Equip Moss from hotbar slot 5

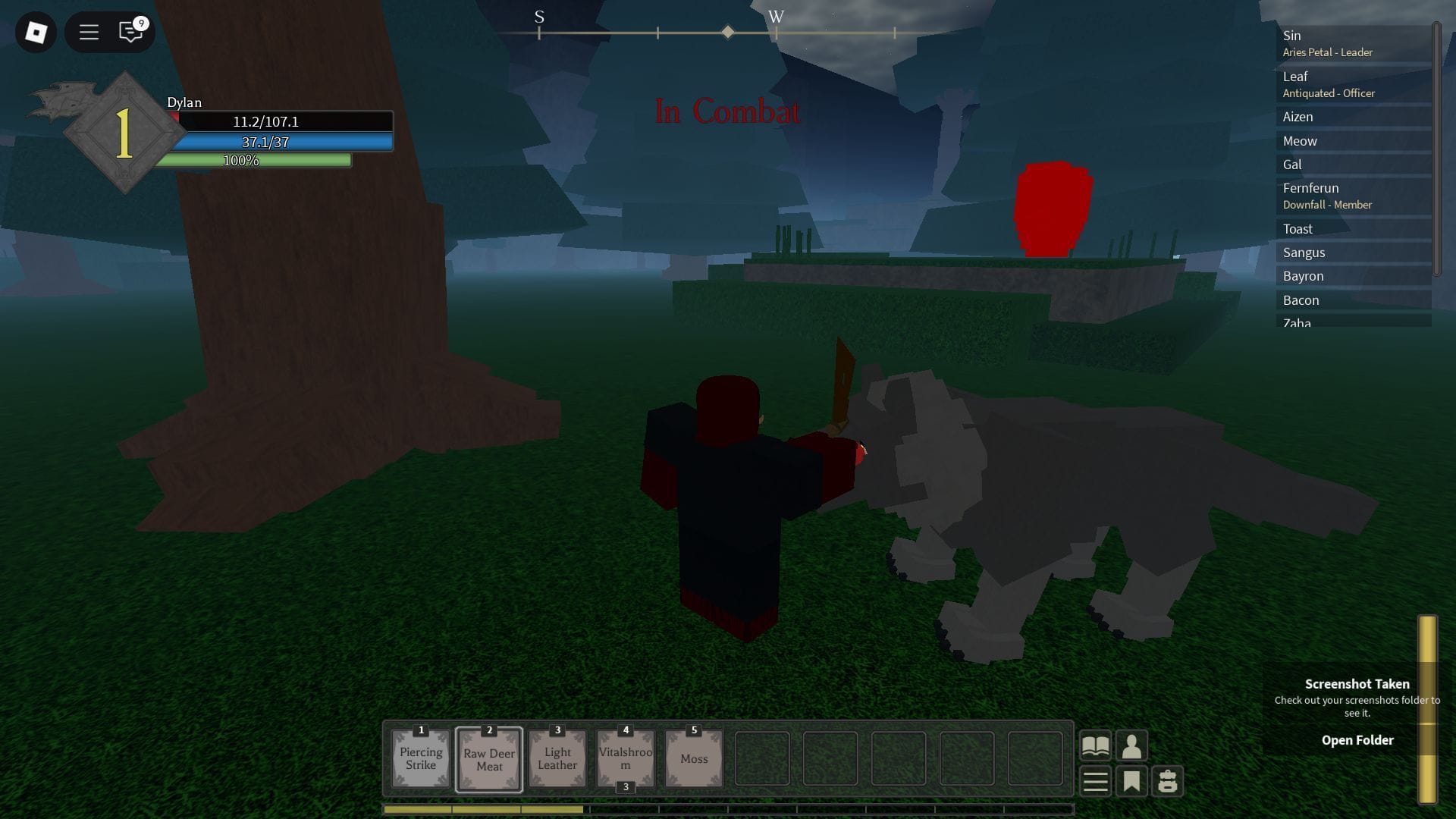coord(693,758)
